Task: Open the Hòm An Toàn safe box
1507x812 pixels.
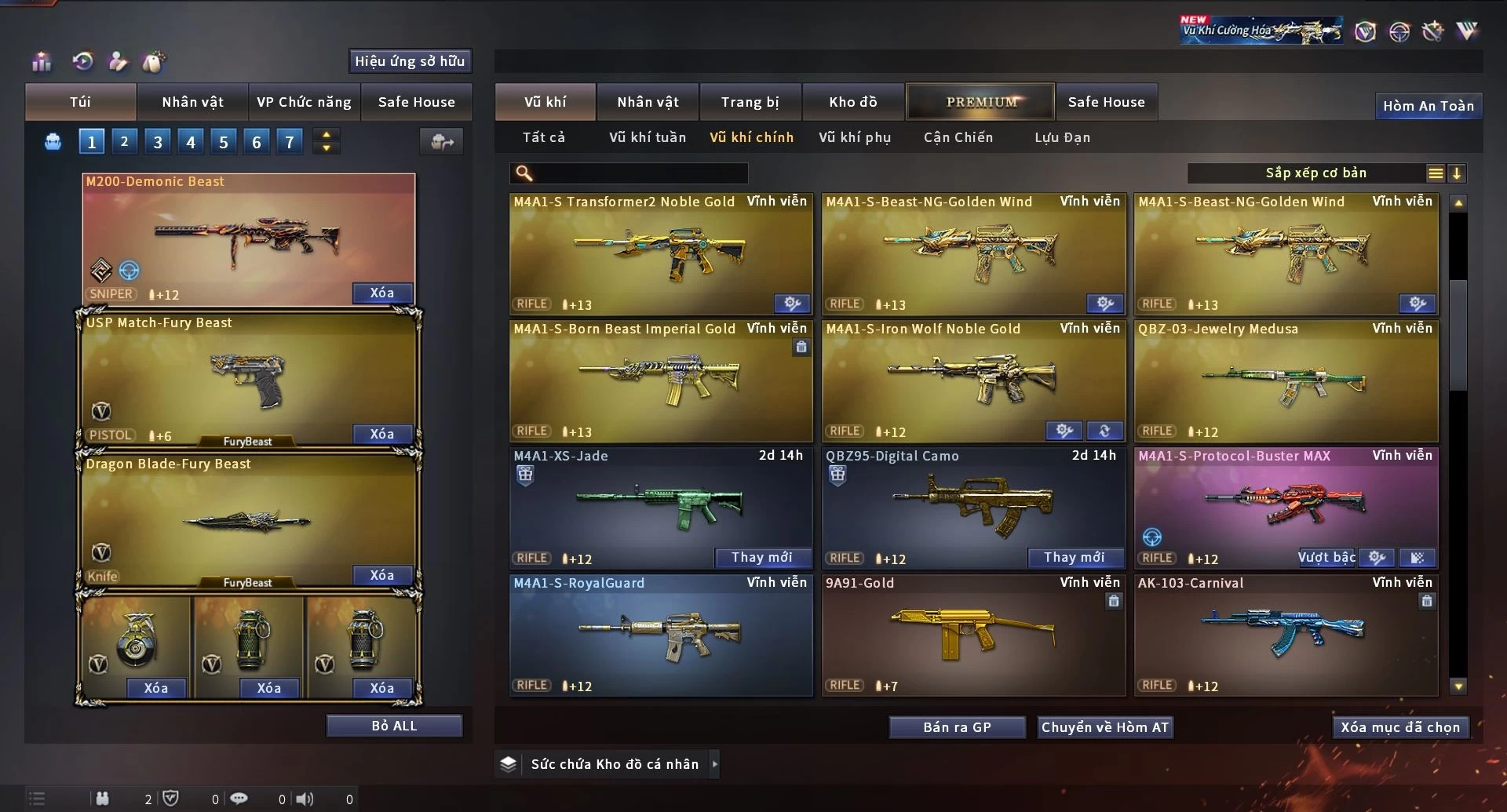Action: click(x=1428, y=106)
